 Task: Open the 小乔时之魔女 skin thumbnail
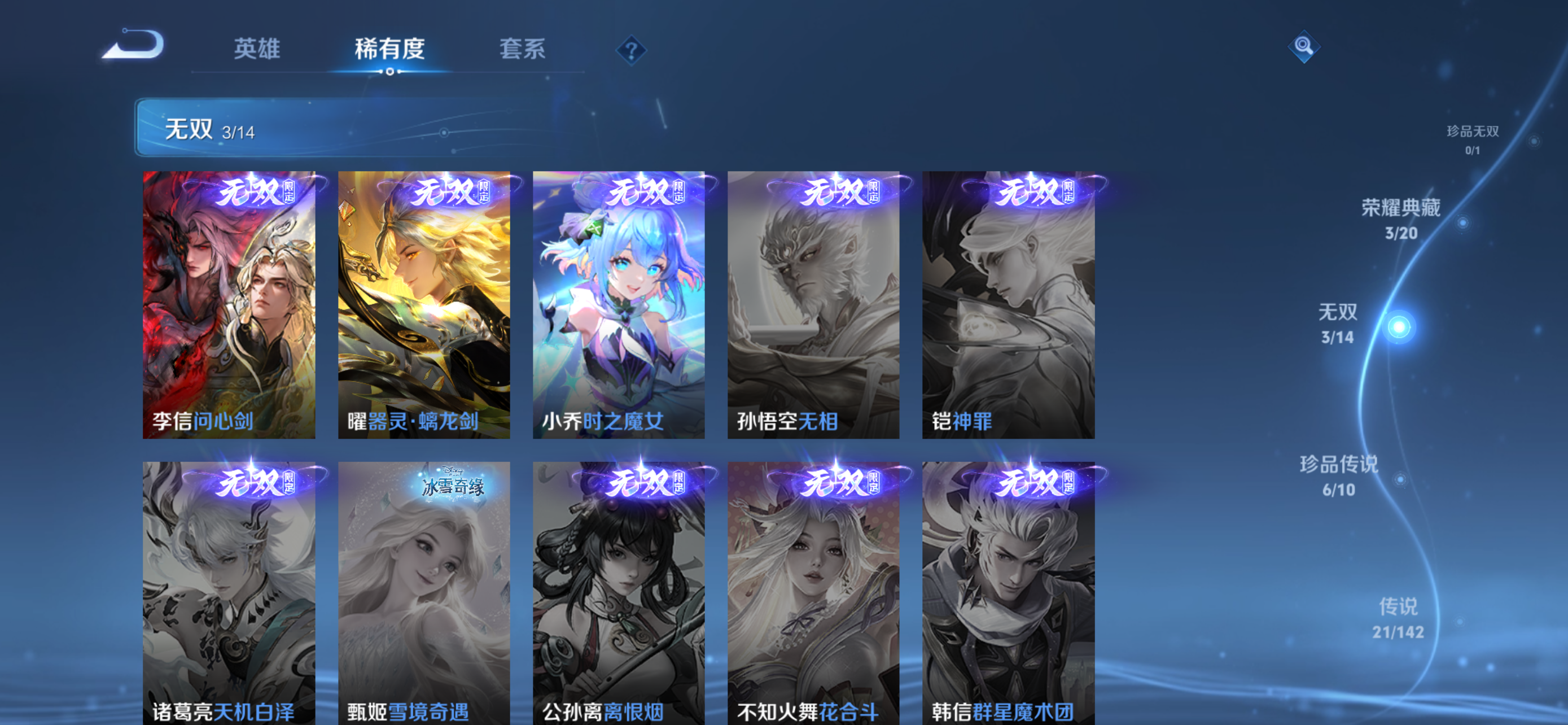(x=617, y=304)
